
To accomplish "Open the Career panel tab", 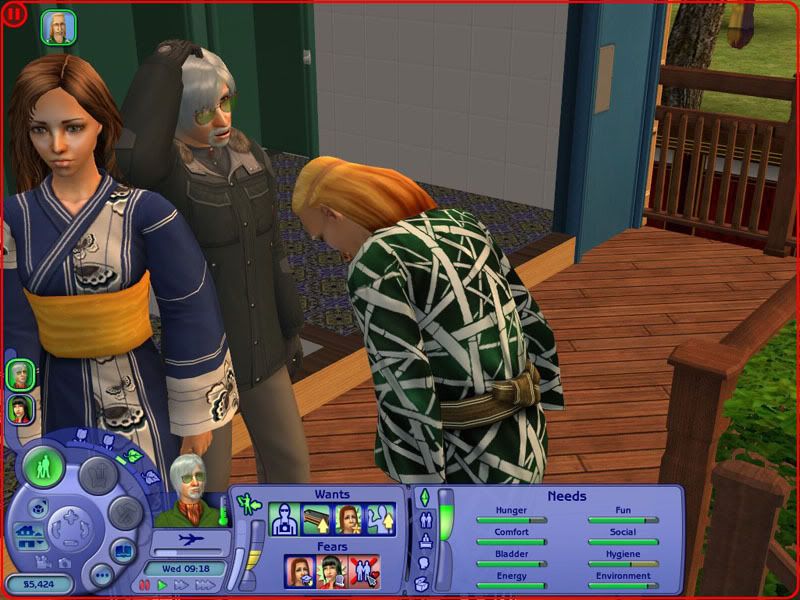I will 423,541.
